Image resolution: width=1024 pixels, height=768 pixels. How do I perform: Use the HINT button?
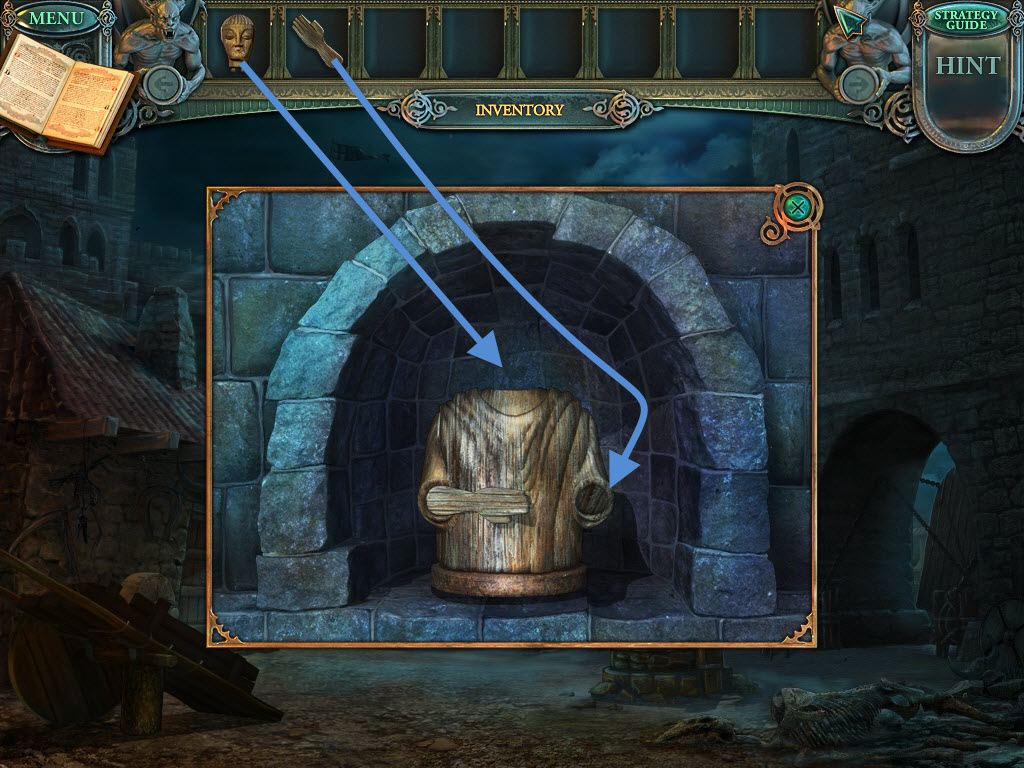click(x=966, y=66)
